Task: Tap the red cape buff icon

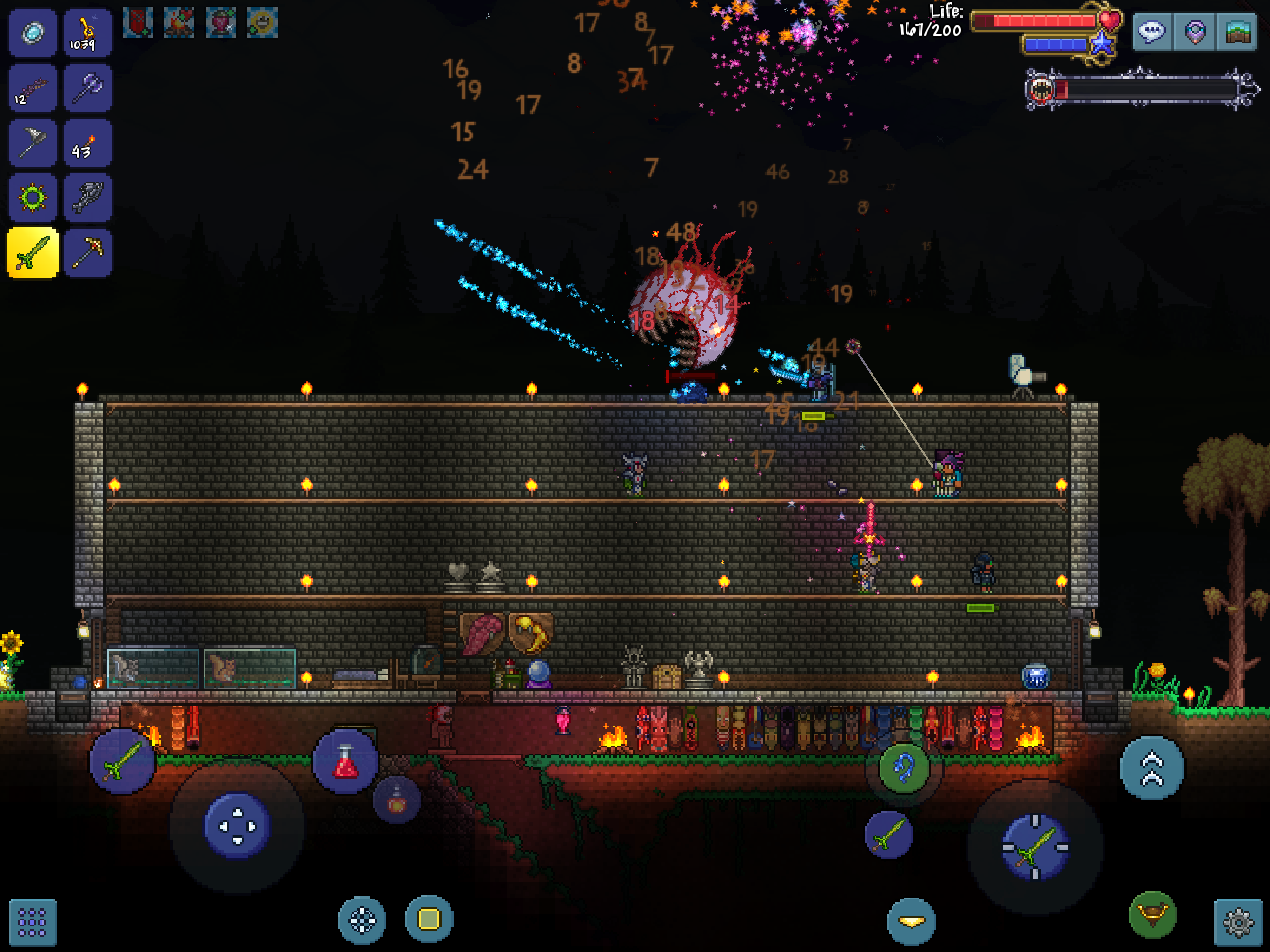Action: (137, 23)
